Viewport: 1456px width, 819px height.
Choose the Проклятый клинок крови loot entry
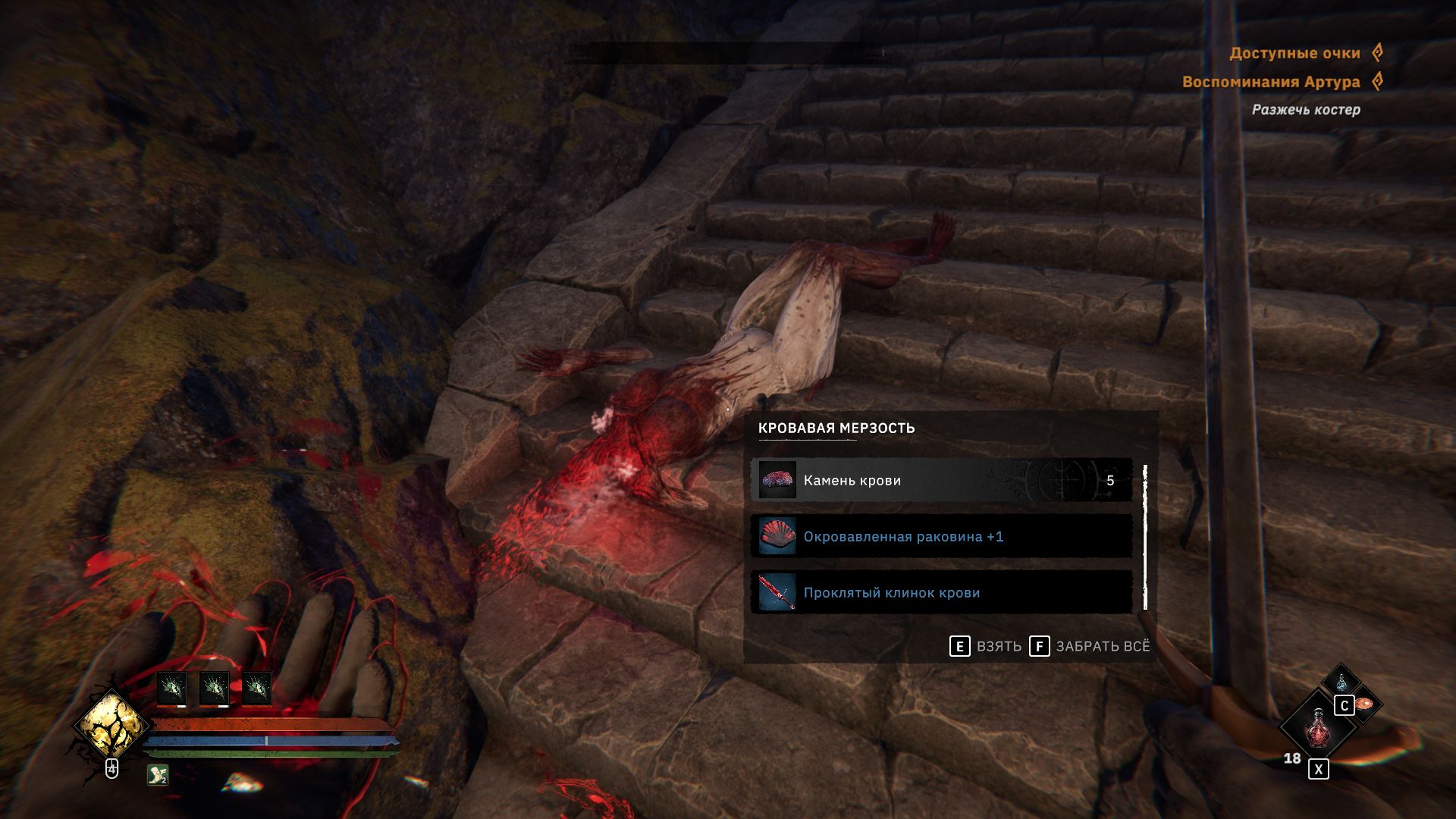coord(940,593)
